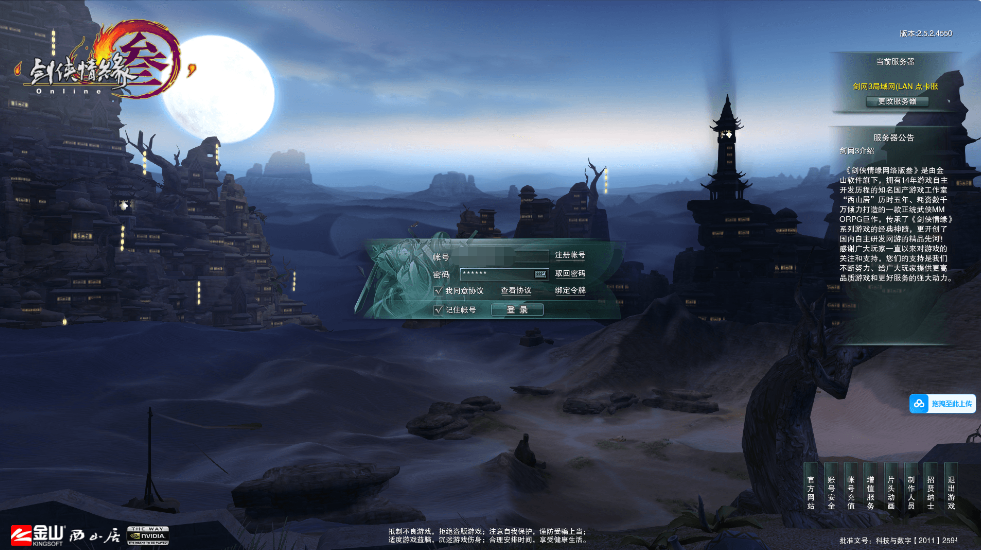Open the 官方网站 official website menu entry
Image resolution: width=981 pixels, height=550 pixels.
pos(812,492)
